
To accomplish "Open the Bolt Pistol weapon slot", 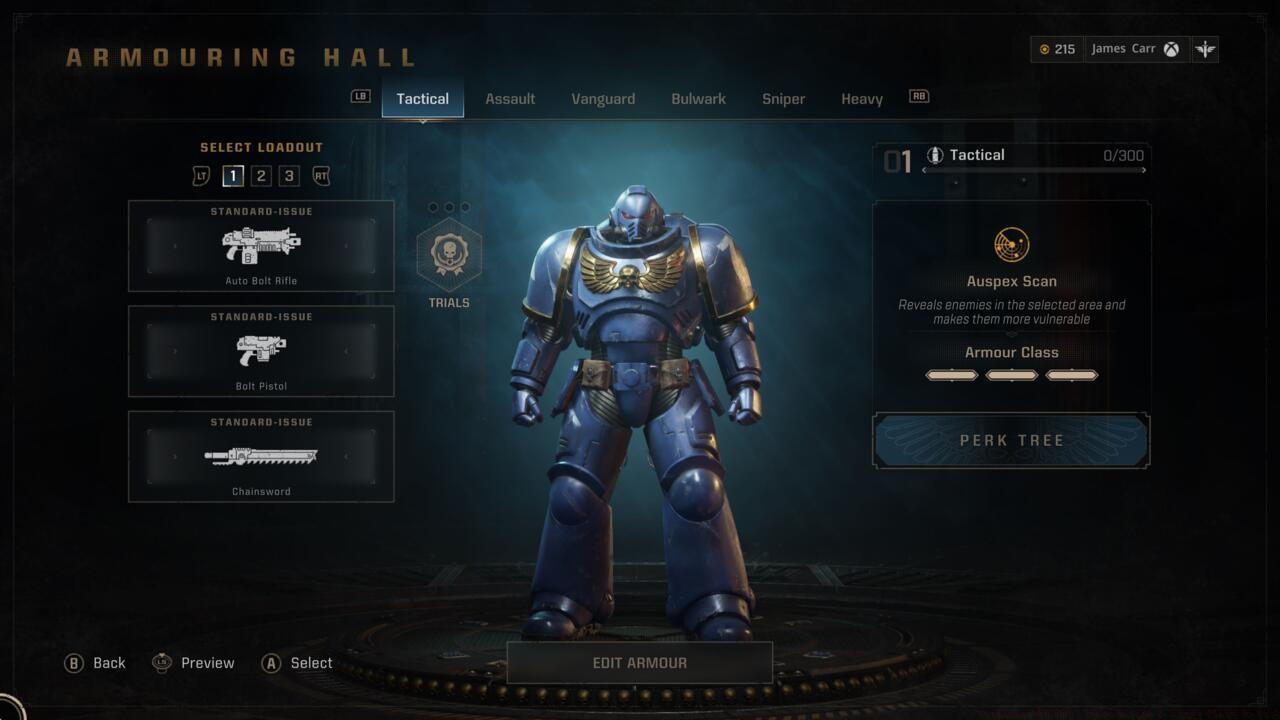I will [261, 351].
